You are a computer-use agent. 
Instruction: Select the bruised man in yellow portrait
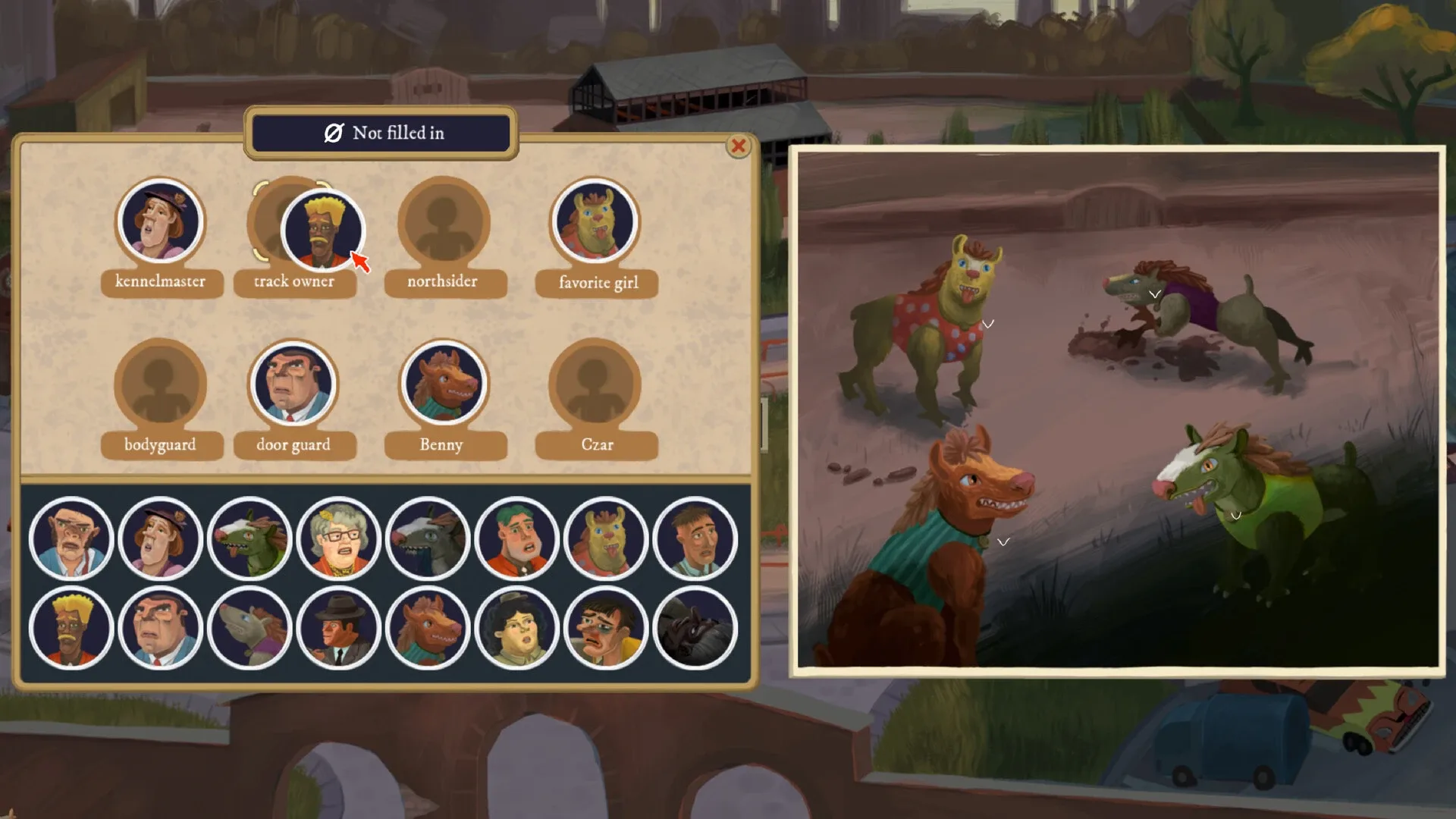point(606,627)
